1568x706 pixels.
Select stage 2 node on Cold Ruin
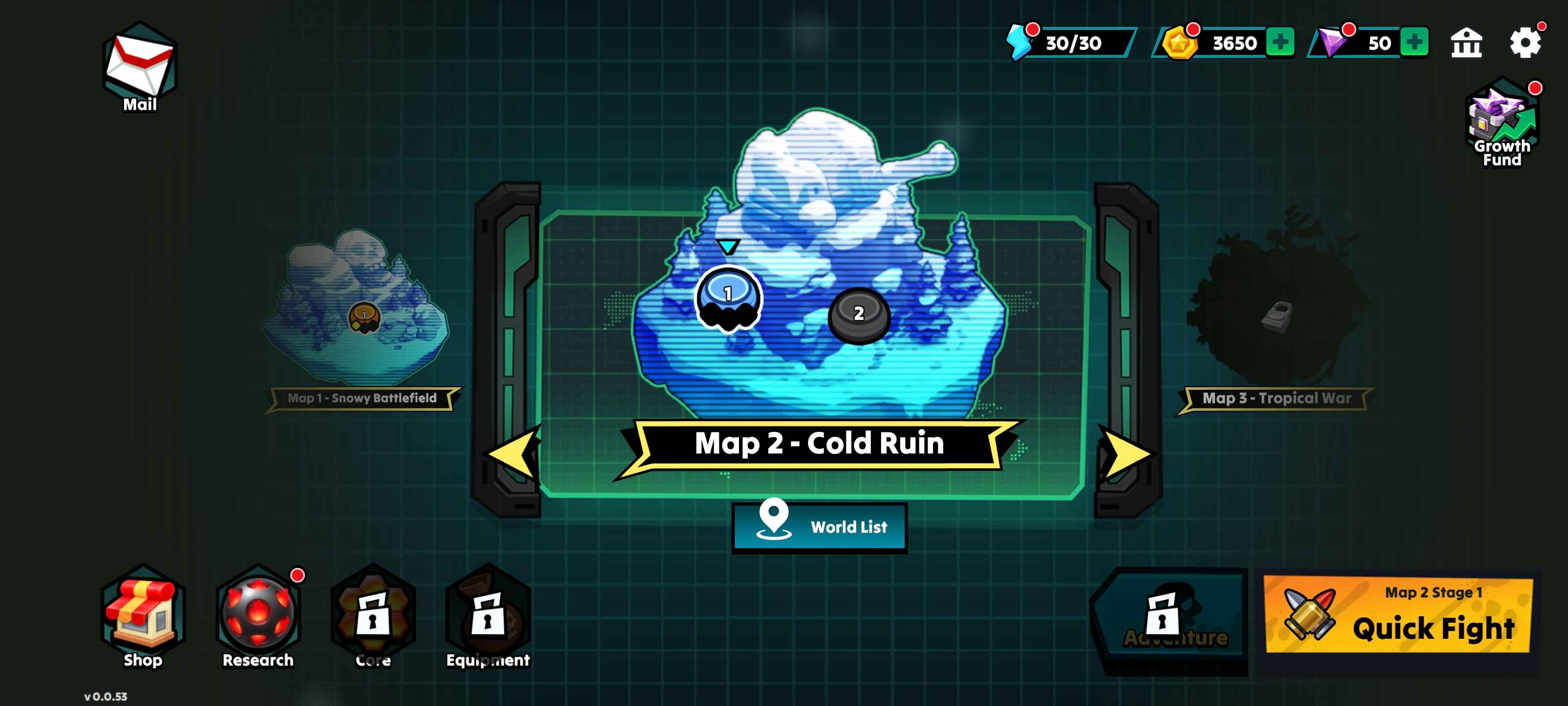click(858, 314)
